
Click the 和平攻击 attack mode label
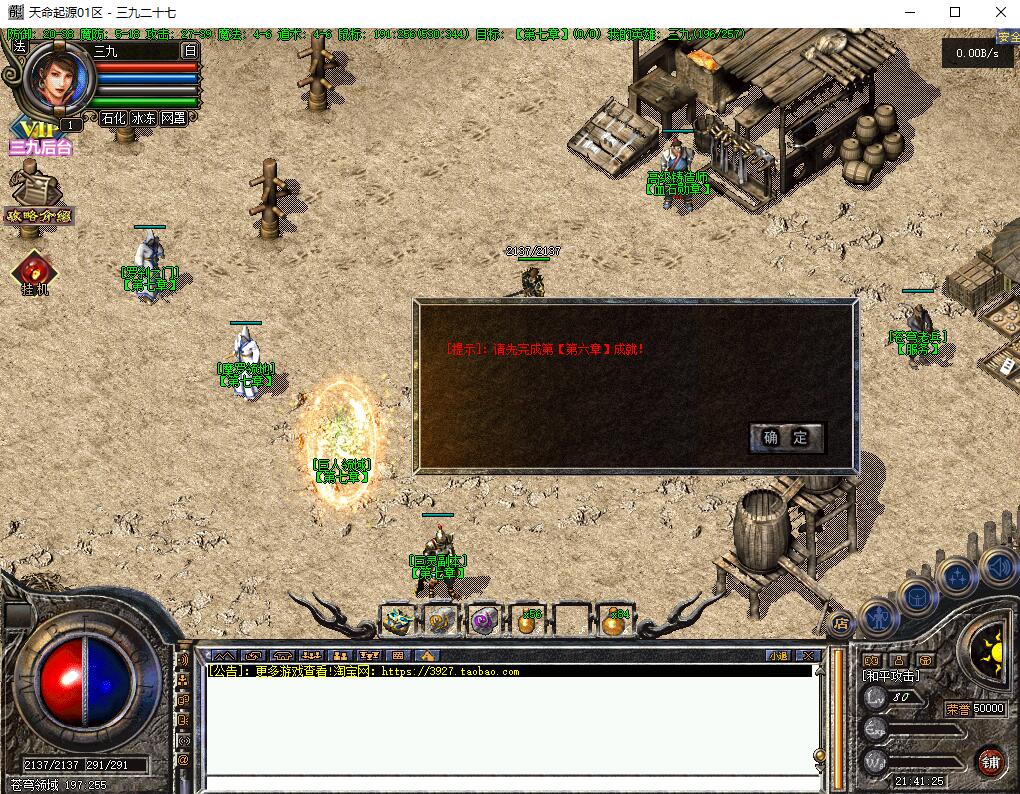pyautogui.click(x=891, y=676)
